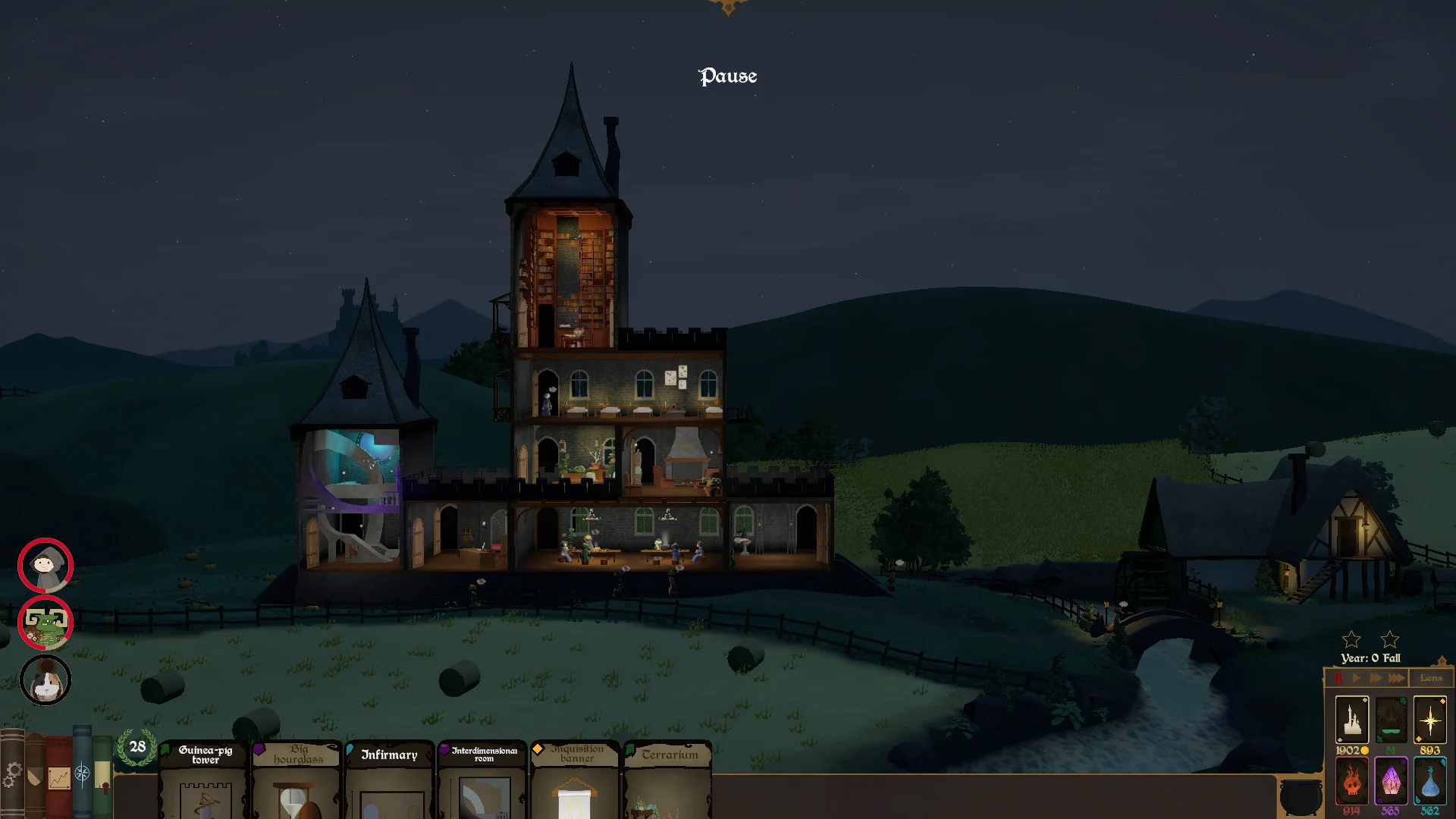Screen dimensions: 1456x819
Task: Set game to normal play speed
Action: pos(1357,678)
